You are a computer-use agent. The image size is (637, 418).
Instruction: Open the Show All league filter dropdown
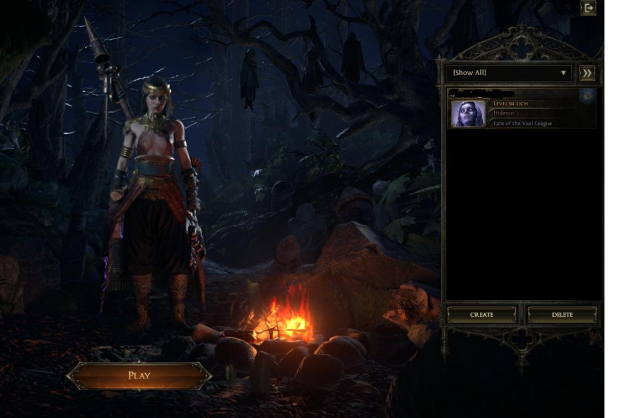click(510, 73)
